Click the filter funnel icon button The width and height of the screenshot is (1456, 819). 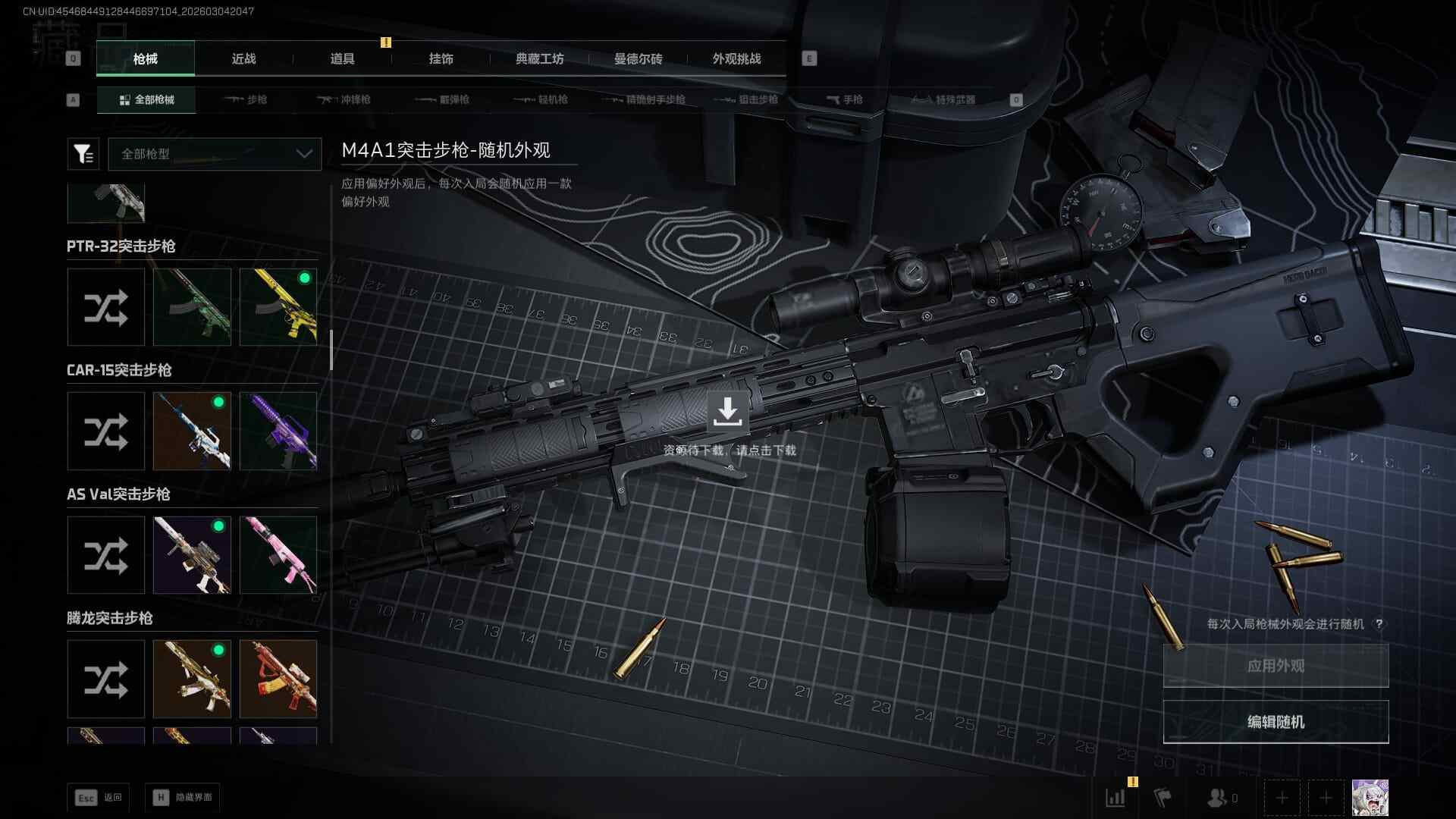click(83, 154)
